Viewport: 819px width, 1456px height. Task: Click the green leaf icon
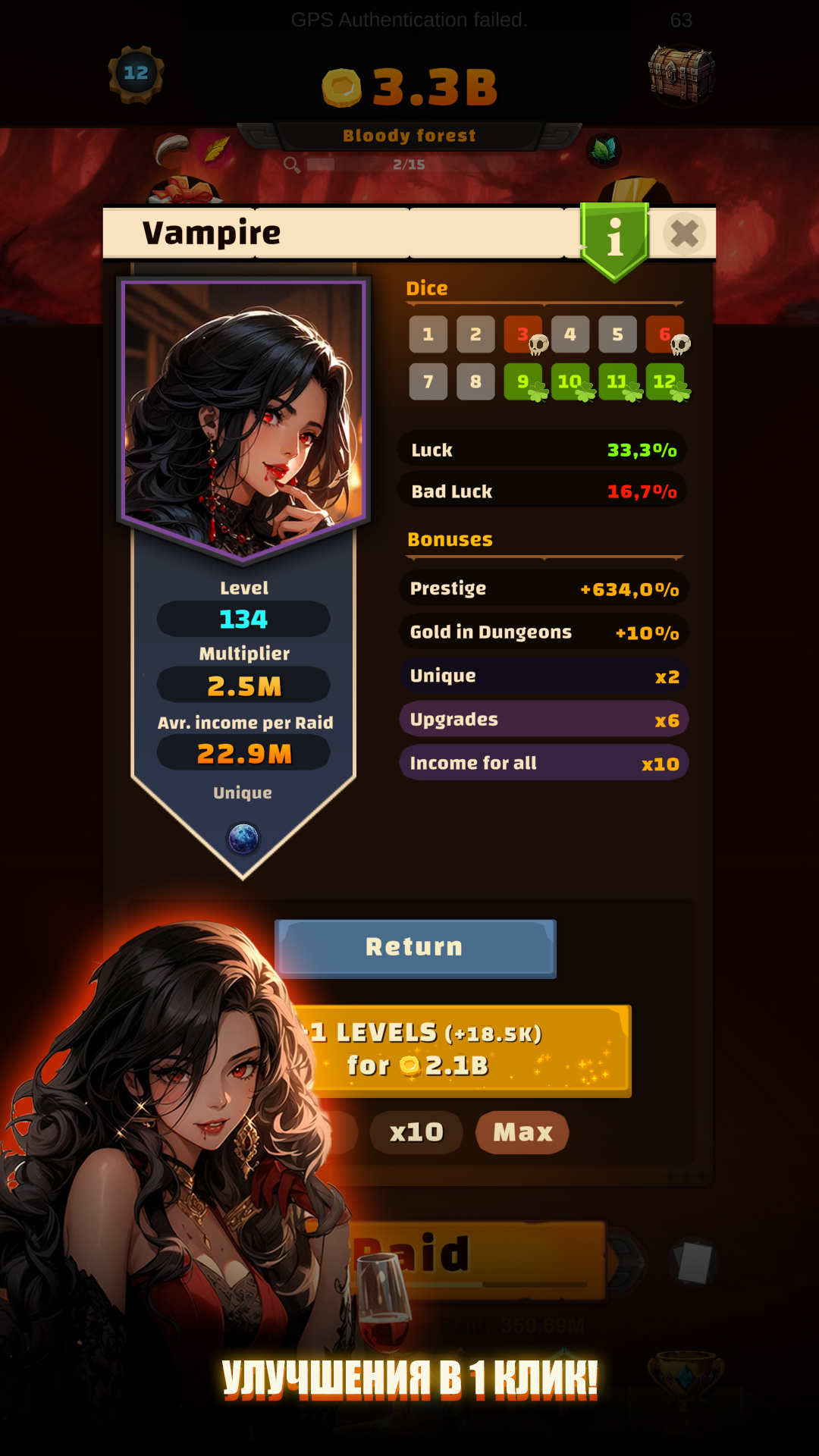click(x=604, y=150)
